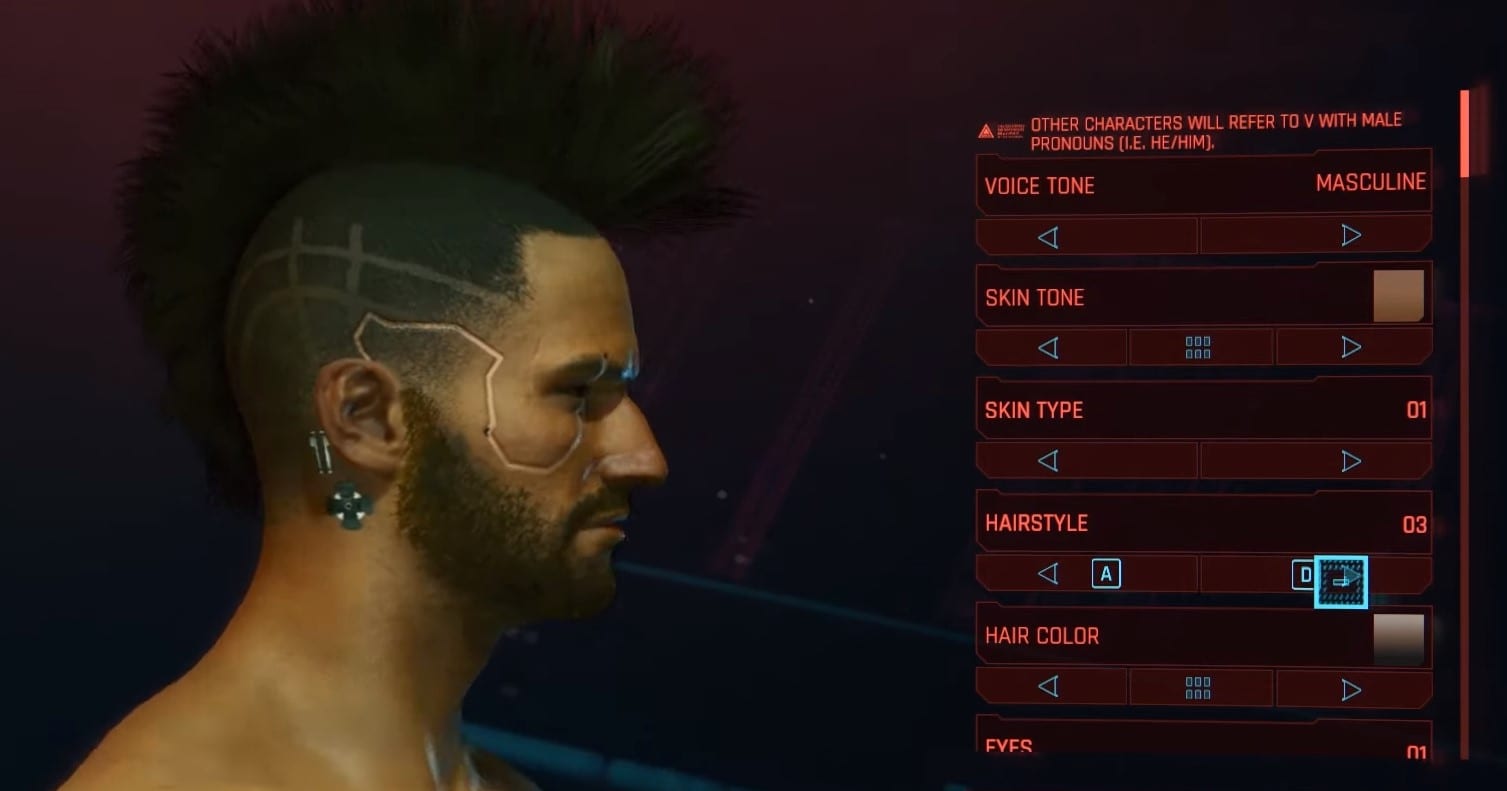The width and height of the screenshot is (1507, 791).
Task: Click the right arrow below Skin Type
Action: pyautogui.click(x=1352, y=460)
